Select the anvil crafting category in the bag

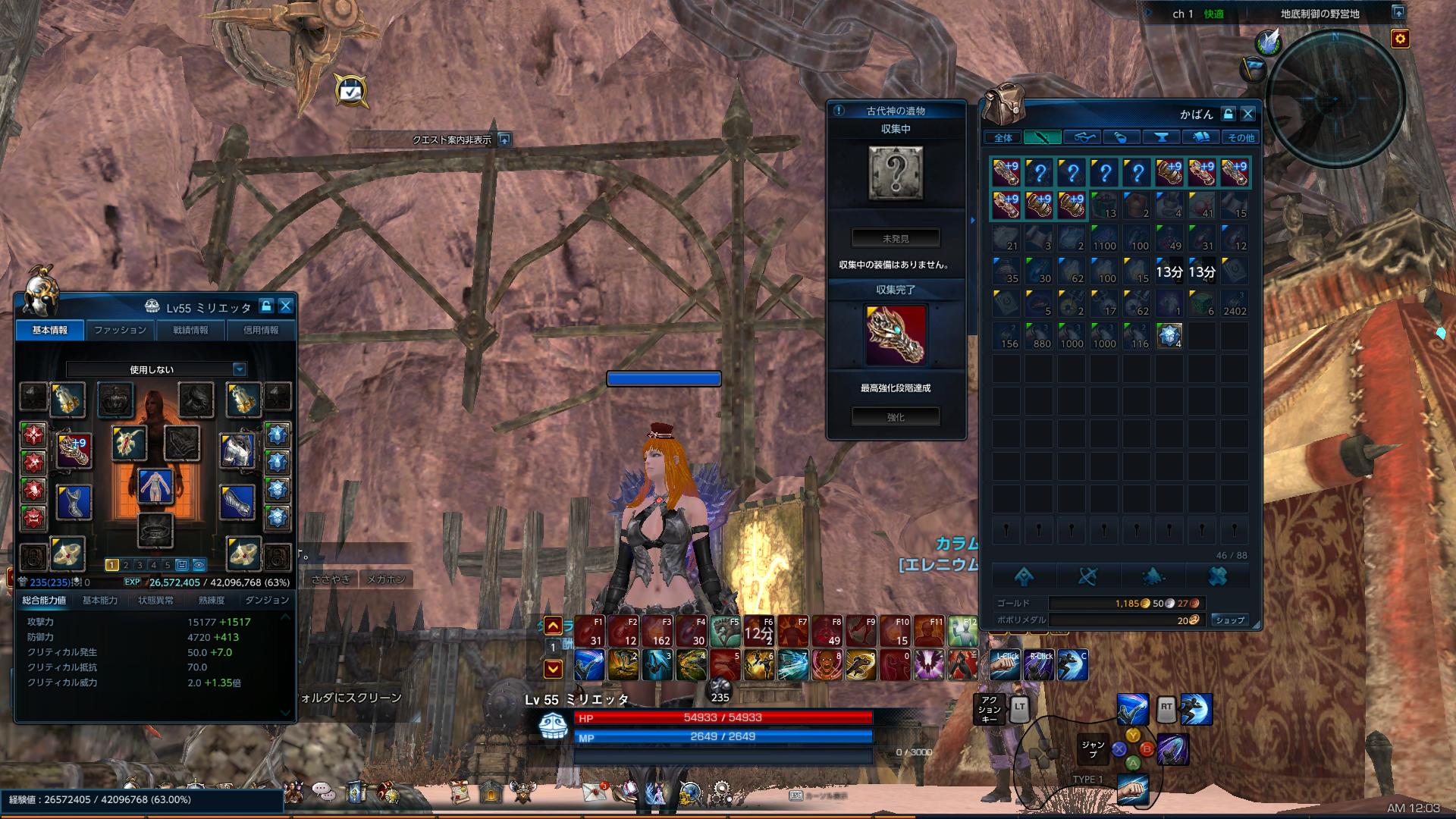1163,137
